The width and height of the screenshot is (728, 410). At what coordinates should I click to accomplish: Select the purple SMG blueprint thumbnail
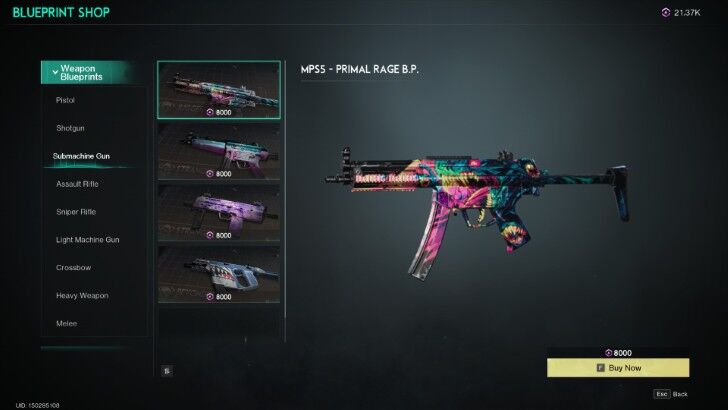click(x=219, y=212)
